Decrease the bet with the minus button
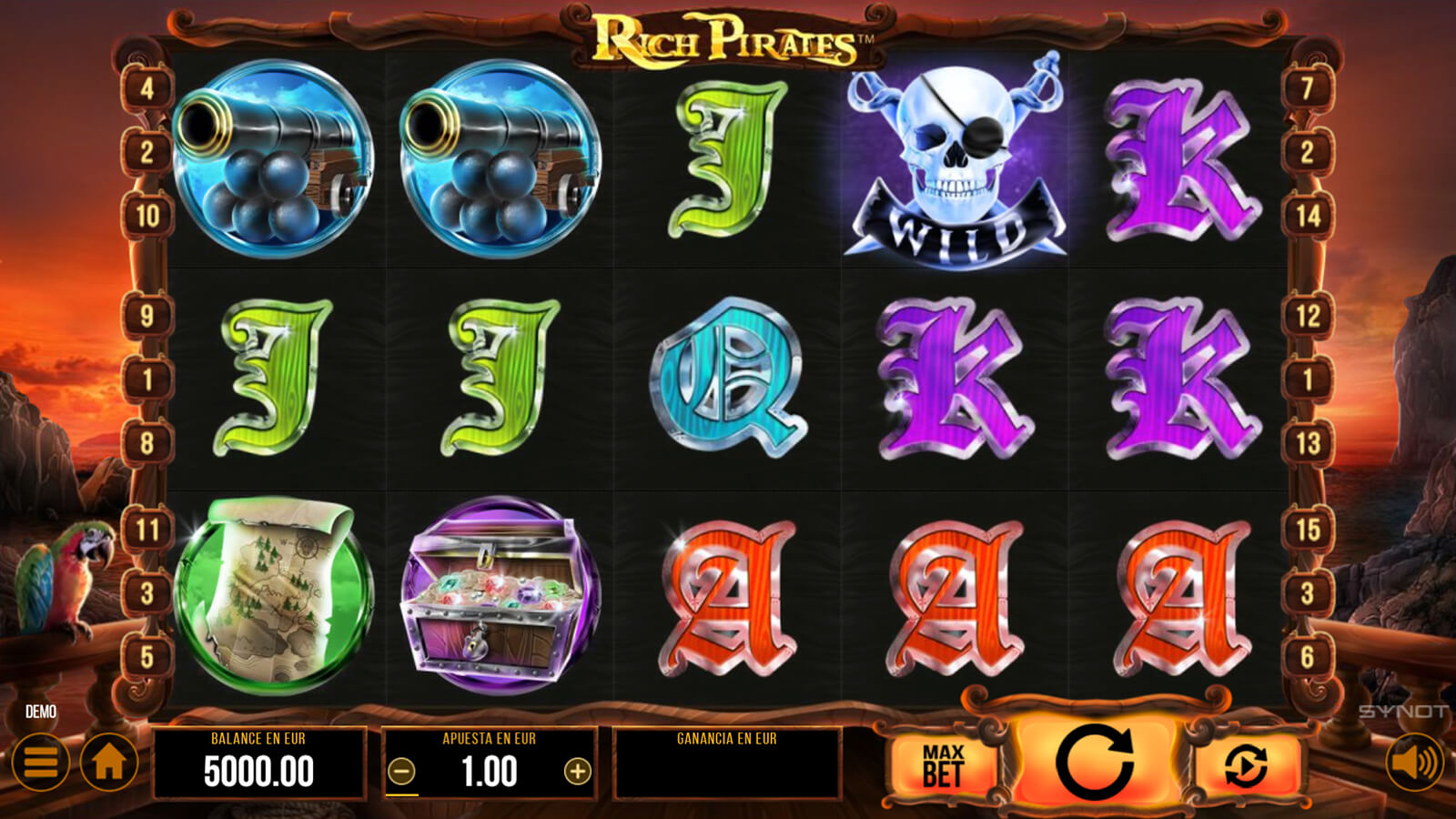 click(x=401, y=772)
